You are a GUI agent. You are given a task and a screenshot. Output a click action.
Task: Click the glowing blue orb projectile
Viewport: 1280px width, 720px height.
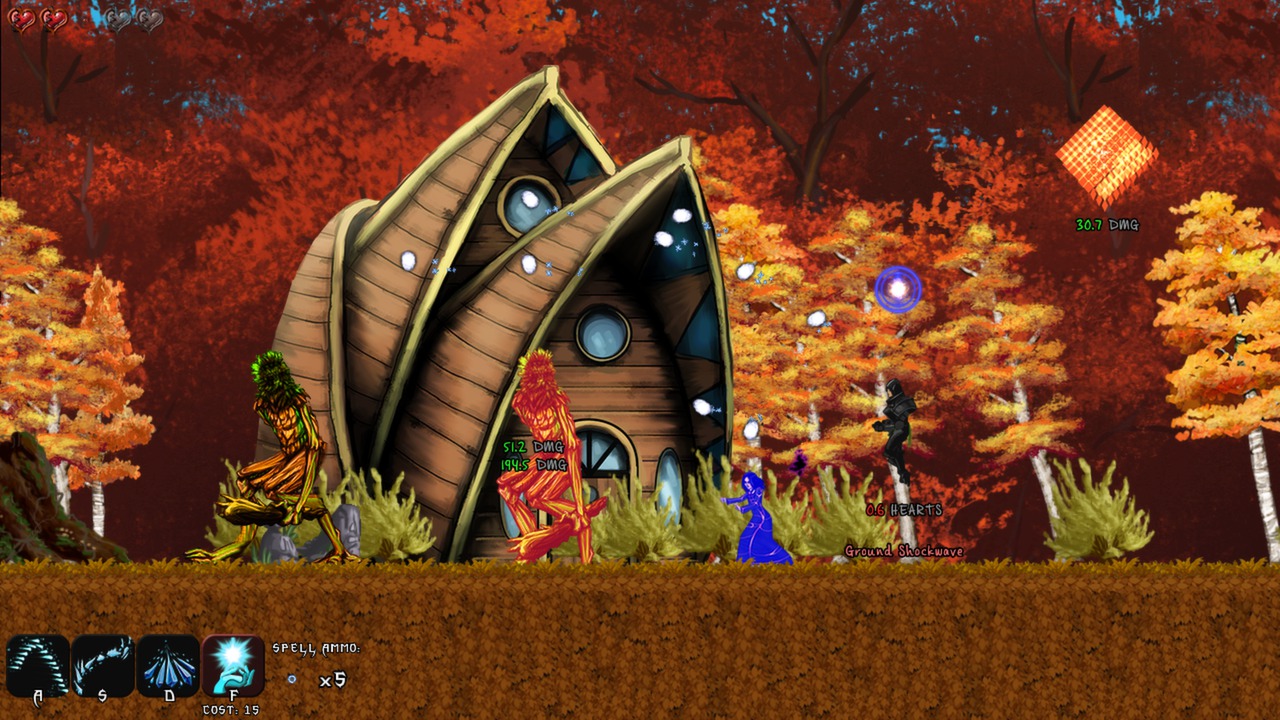coord(899,291)
